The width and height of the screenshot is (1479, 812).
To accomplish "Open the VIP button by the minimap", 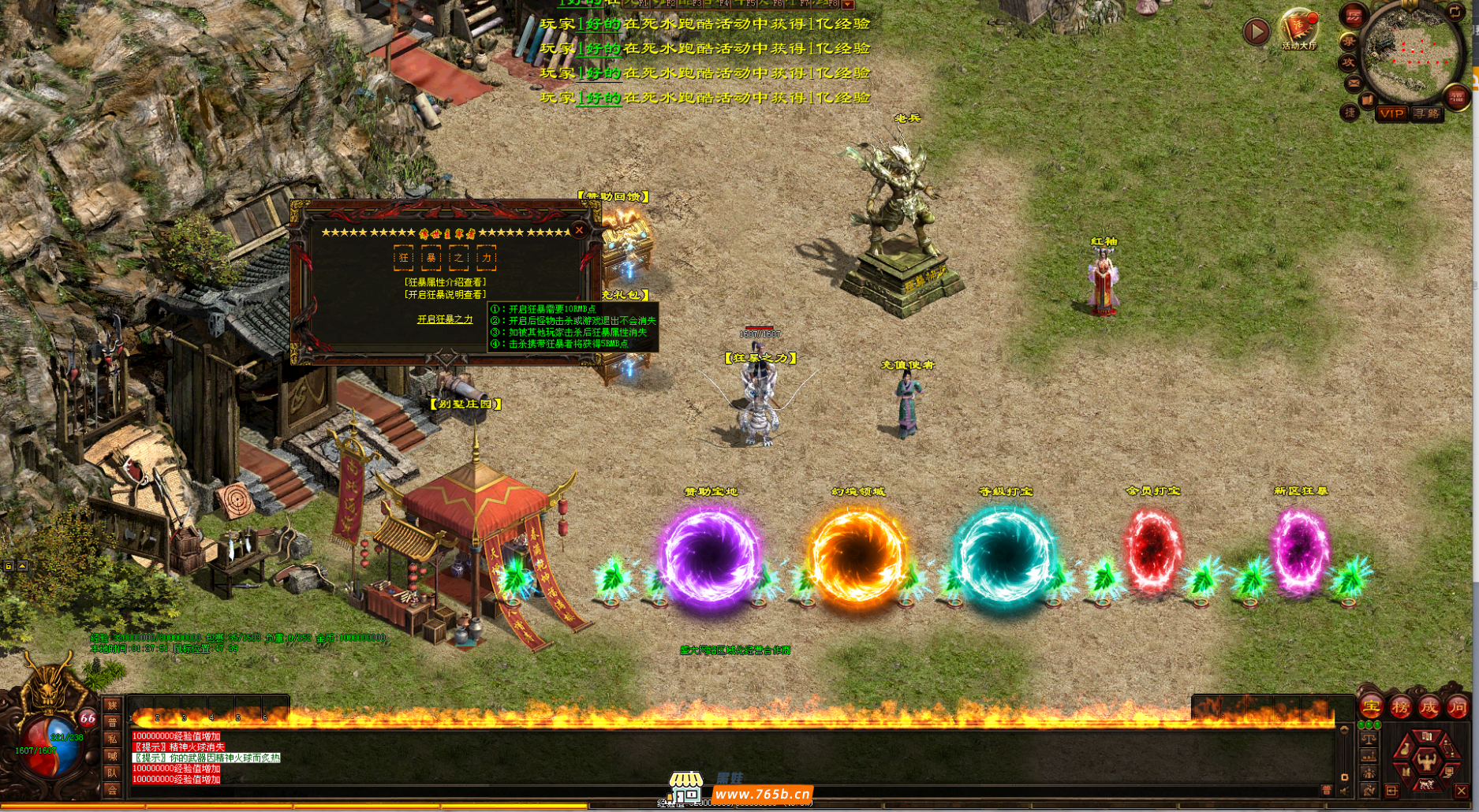I will click(1391, 114).
